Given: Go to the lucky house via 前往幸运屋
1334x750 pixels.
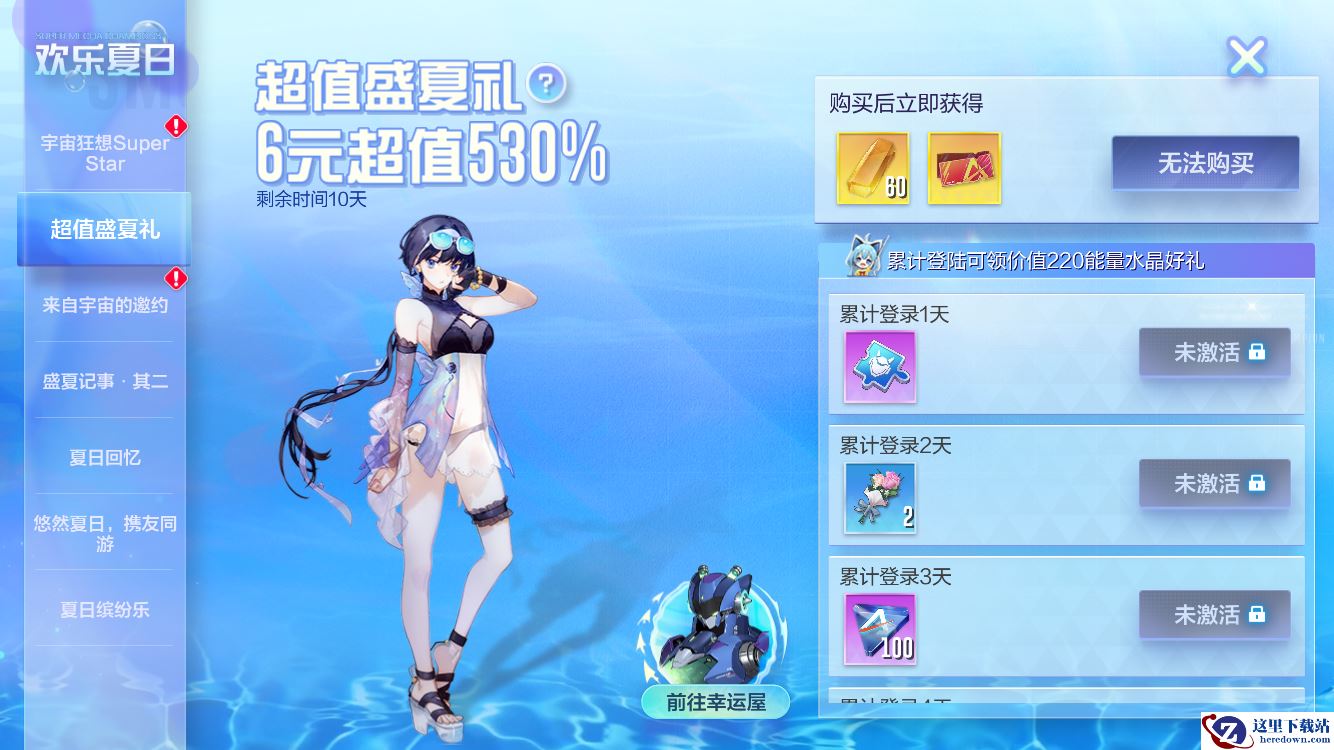Looking at the screenshot, I should [x=716, y=701].
